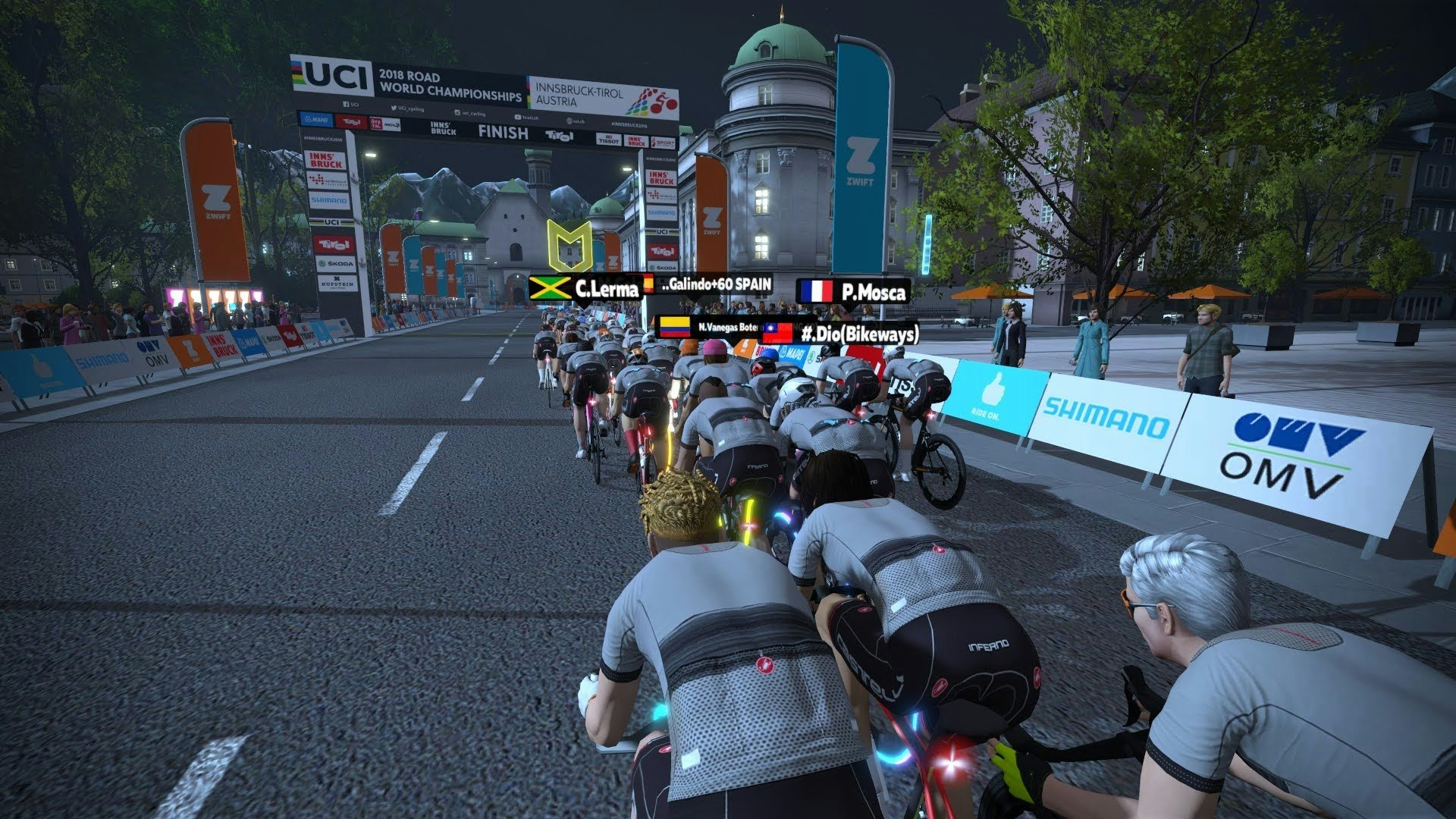
Task: Choose the #.Dio(Bikeways) rider name tag
Action: coord(840,334)
